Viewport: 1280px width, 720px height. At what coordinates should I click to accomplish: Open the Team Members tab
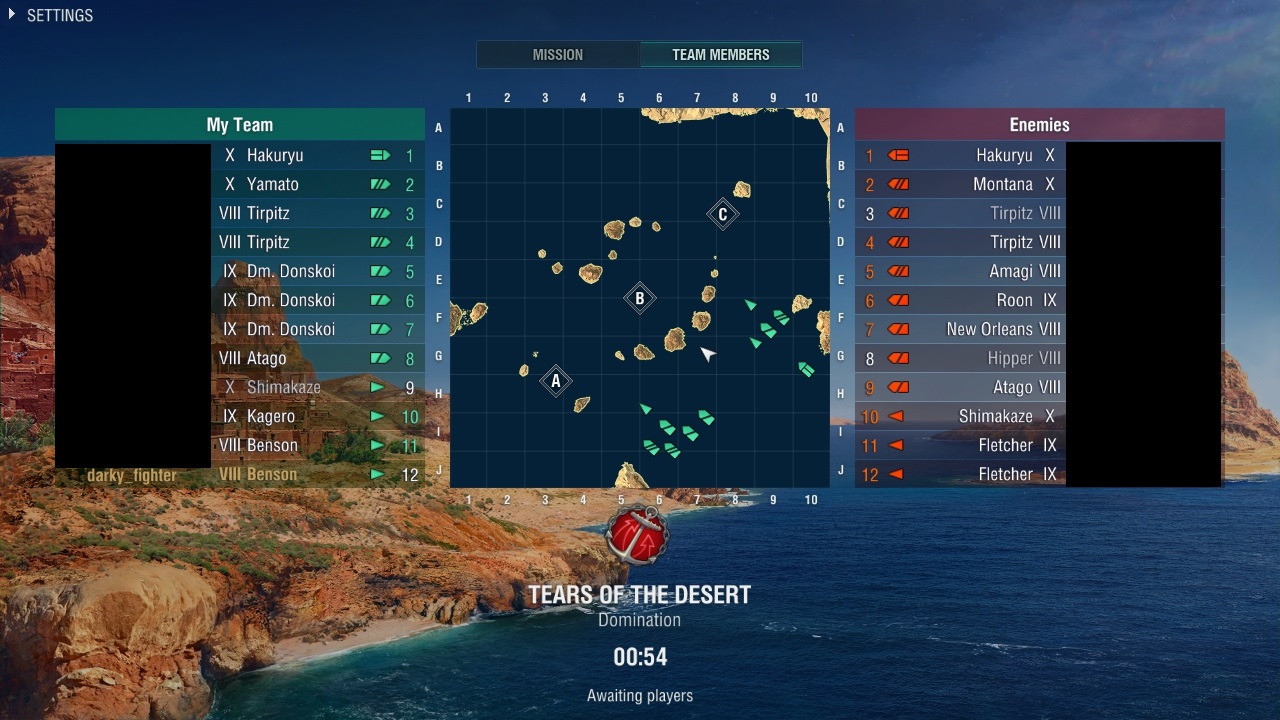pos(720,55)
